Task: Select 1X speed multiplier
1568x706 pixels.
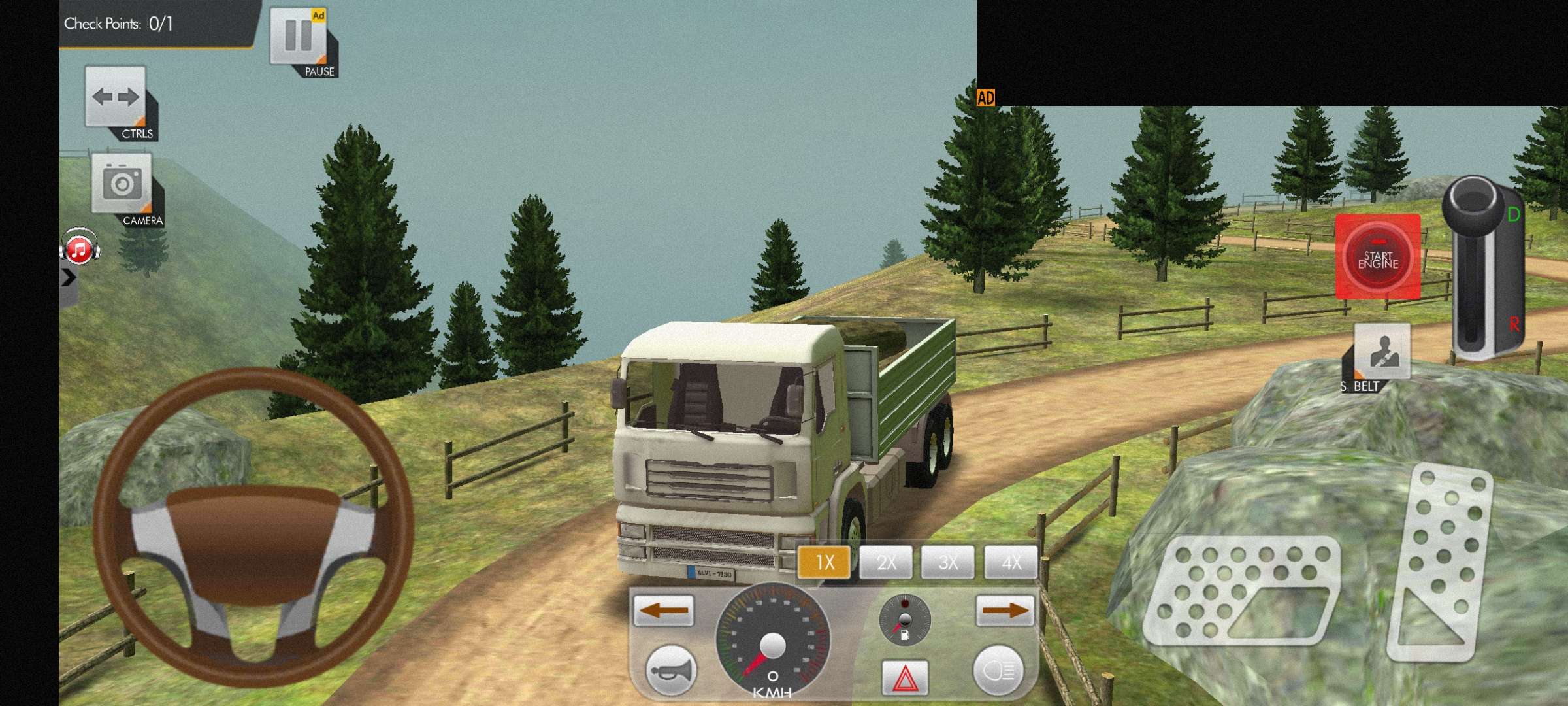Action: tap(824, 562)
